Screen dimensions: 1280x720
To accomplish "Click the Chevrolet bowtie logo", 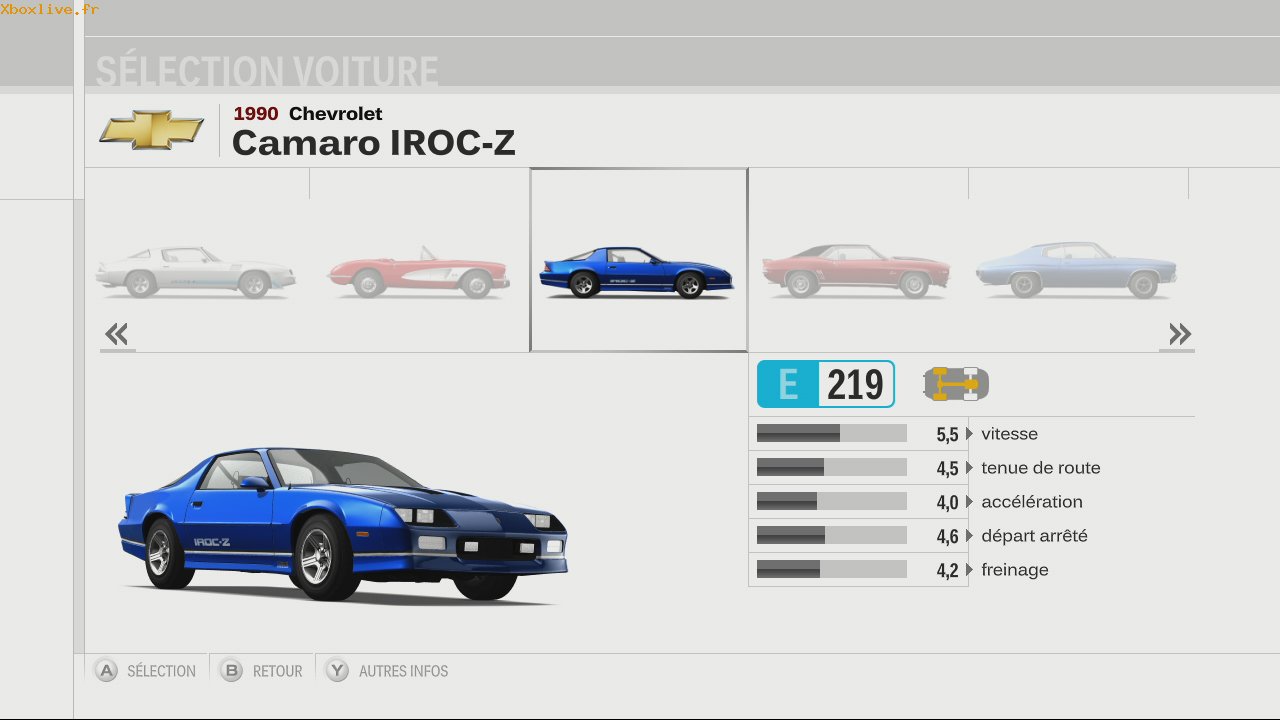I will [152, 130].
